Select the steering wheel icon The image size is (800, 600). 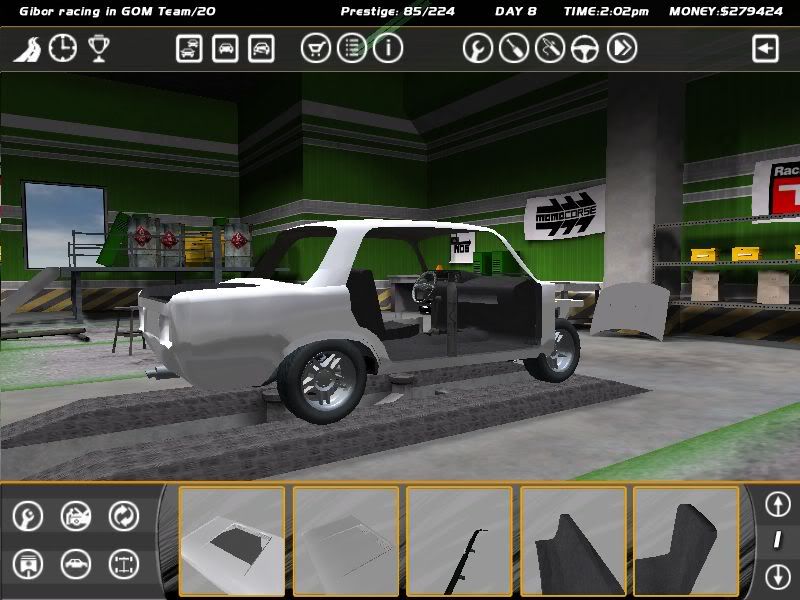pos(586,48)
